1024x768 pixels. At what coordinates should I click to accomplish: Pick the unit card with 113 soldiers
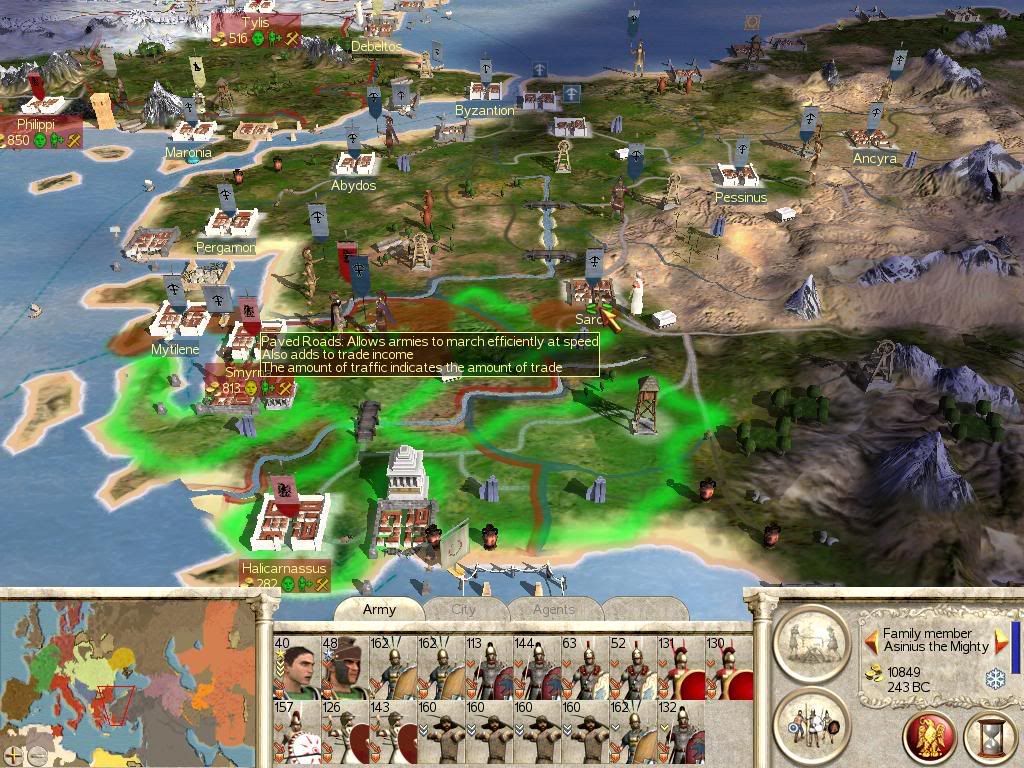488,667
